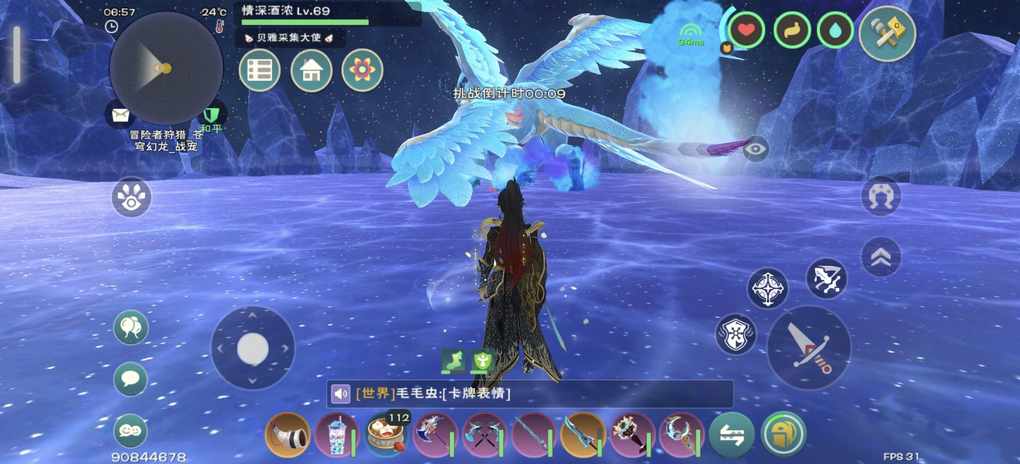Activate the four-point star skill

(767, 288)
